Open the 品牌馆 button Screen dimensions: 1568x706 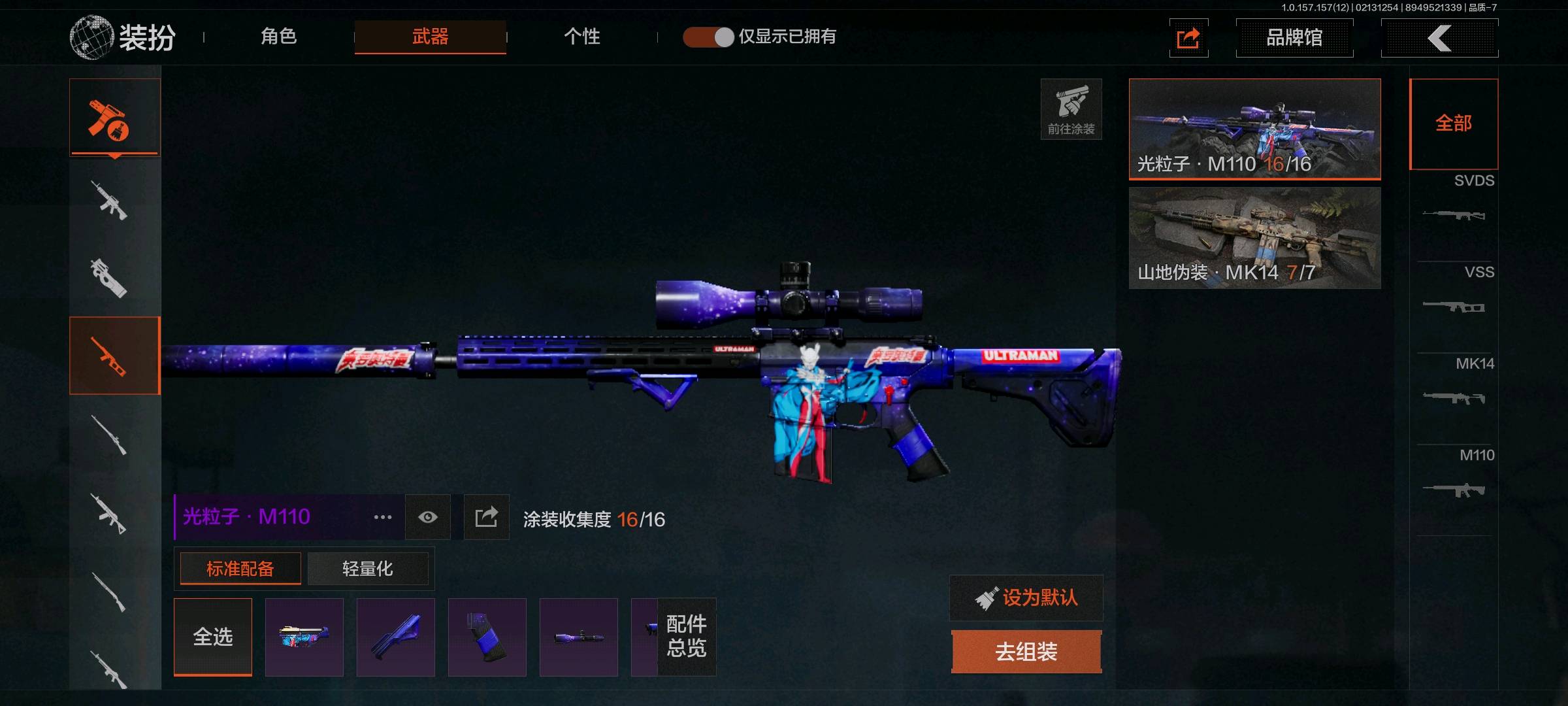click(1294, 38)
